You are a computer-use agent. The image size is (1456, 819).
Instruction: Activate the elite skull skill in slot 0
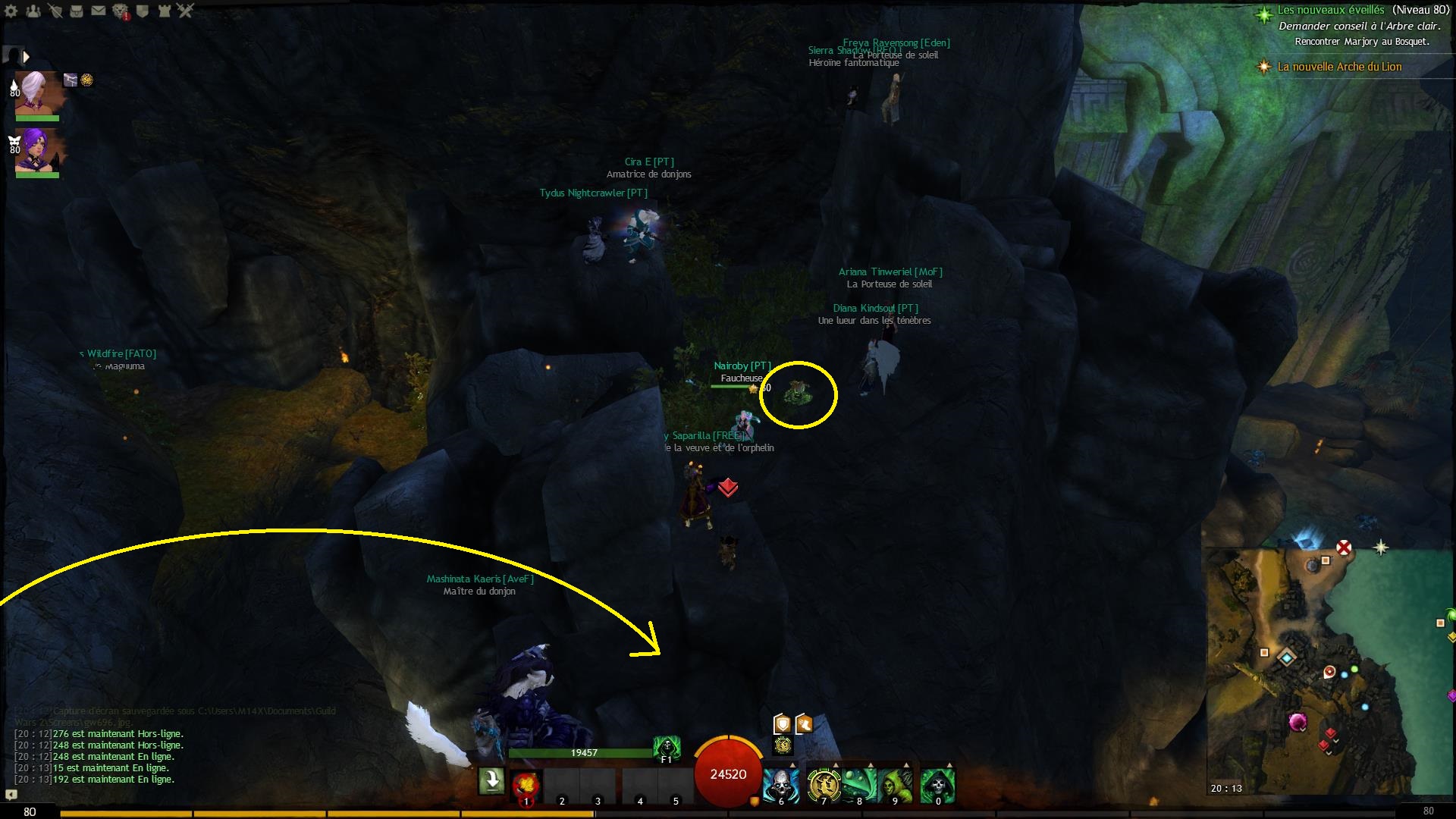[937, 785]
